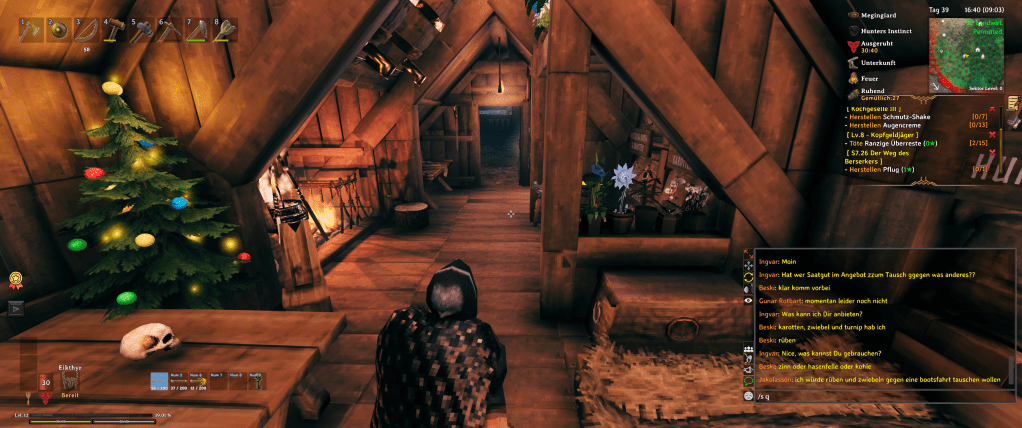Viewport: 1022px width, 428px height.
Task: Select the hoe in hotbar slot 7
Action: point(198,32)
